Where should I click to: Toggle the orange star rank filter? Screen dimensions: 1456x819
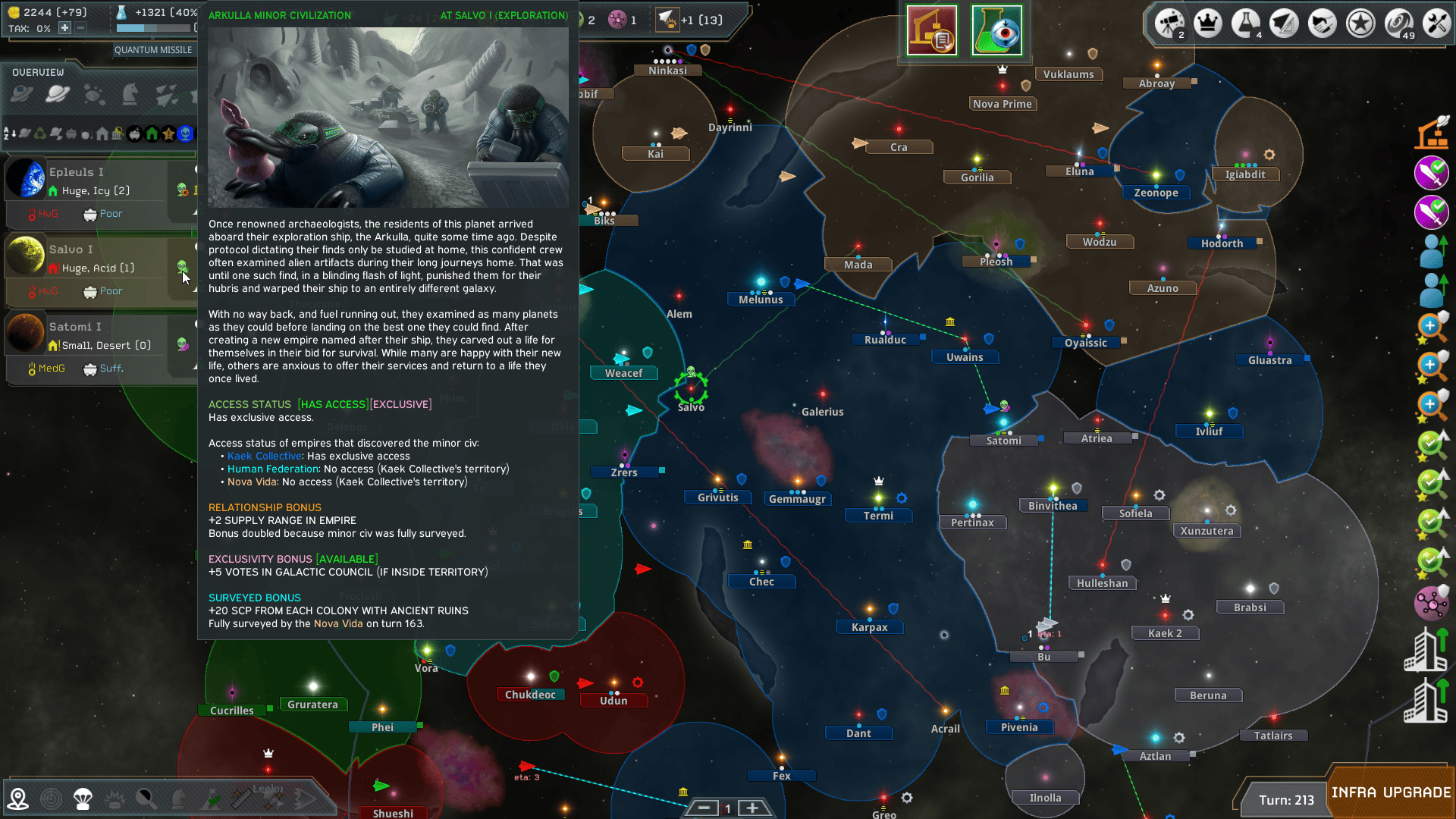click(x=168, y=135)
